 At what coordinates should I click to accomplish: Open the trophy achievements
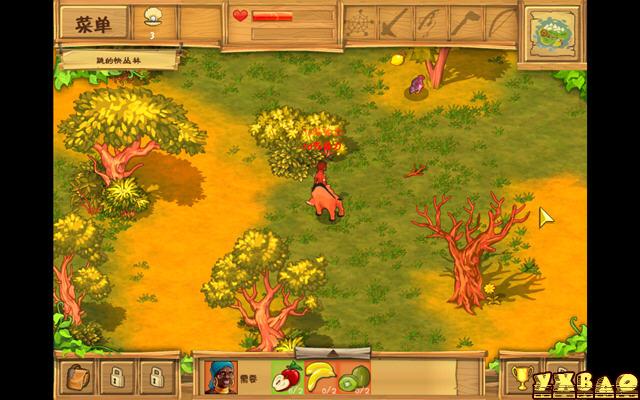click(519, 378)
